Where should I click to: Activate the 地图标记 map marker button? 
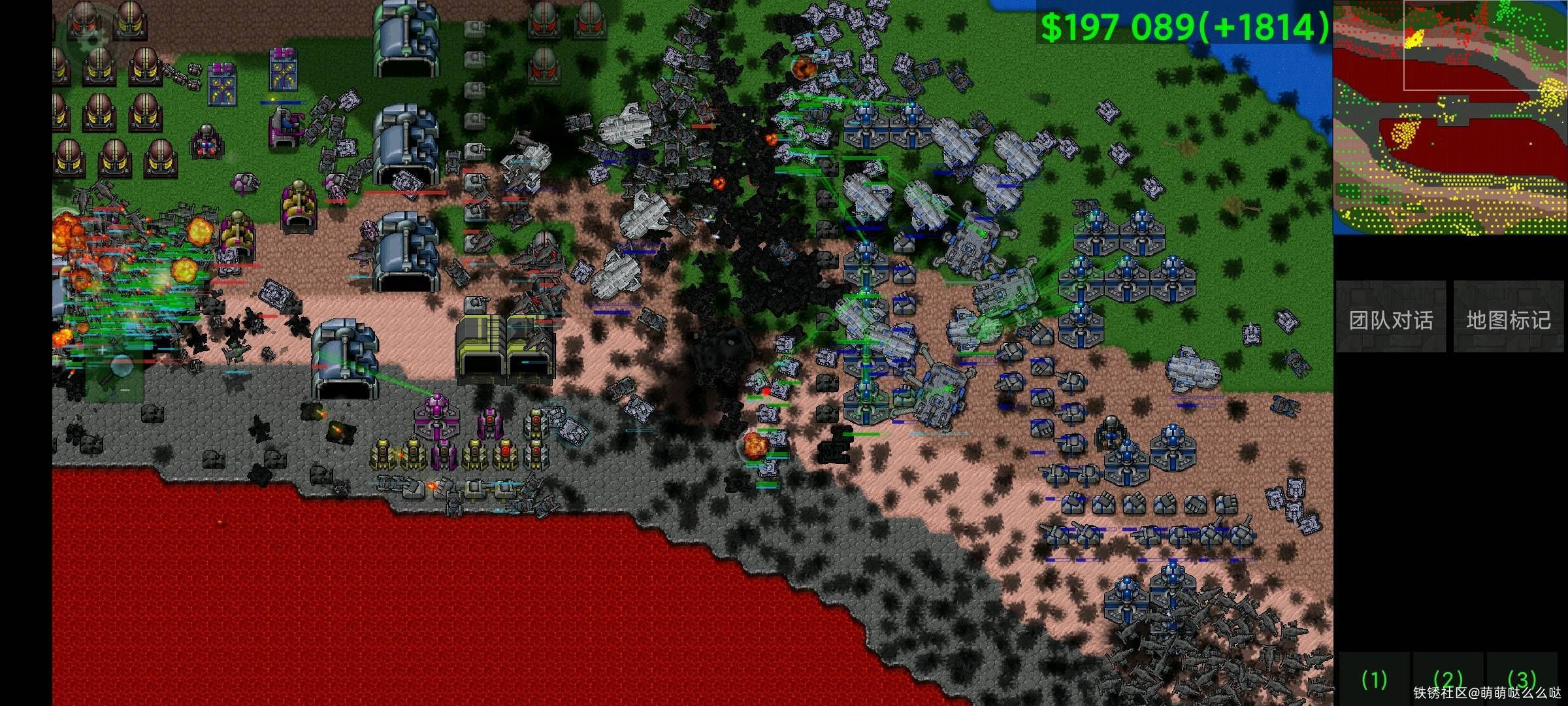coord(1508,318)
